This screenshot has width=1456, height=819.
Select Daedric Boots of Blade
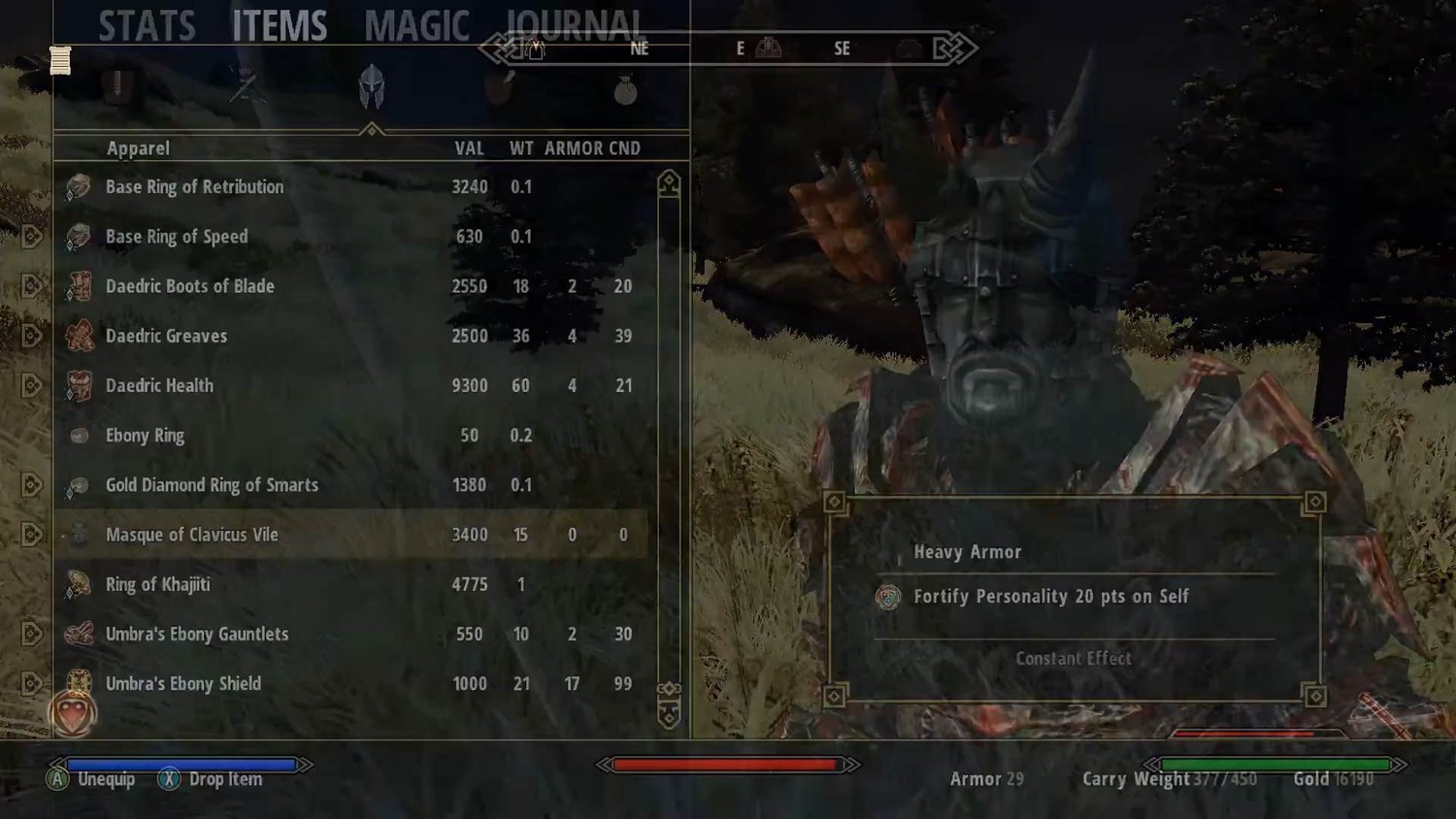pyautogui.click(x=189, y=286)
